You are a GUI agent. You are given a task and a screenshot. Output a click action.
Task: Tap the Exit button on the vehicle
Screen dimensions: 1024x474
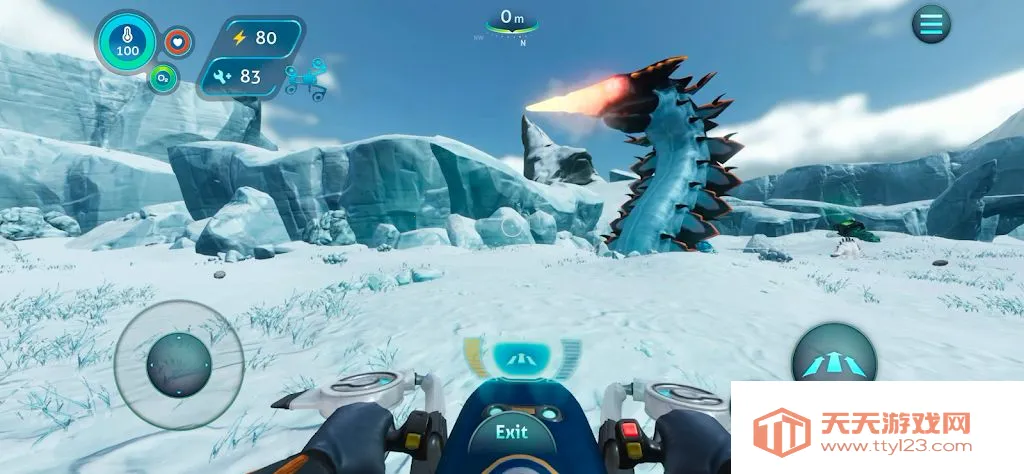[x=511, y=432]
